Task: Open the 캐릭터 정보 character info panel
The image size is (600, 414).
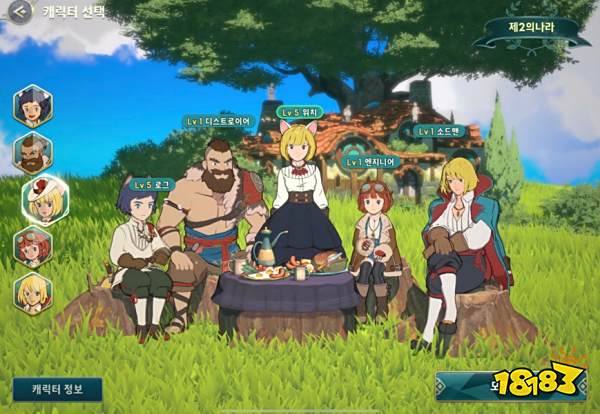Action: tap(57, 388)
